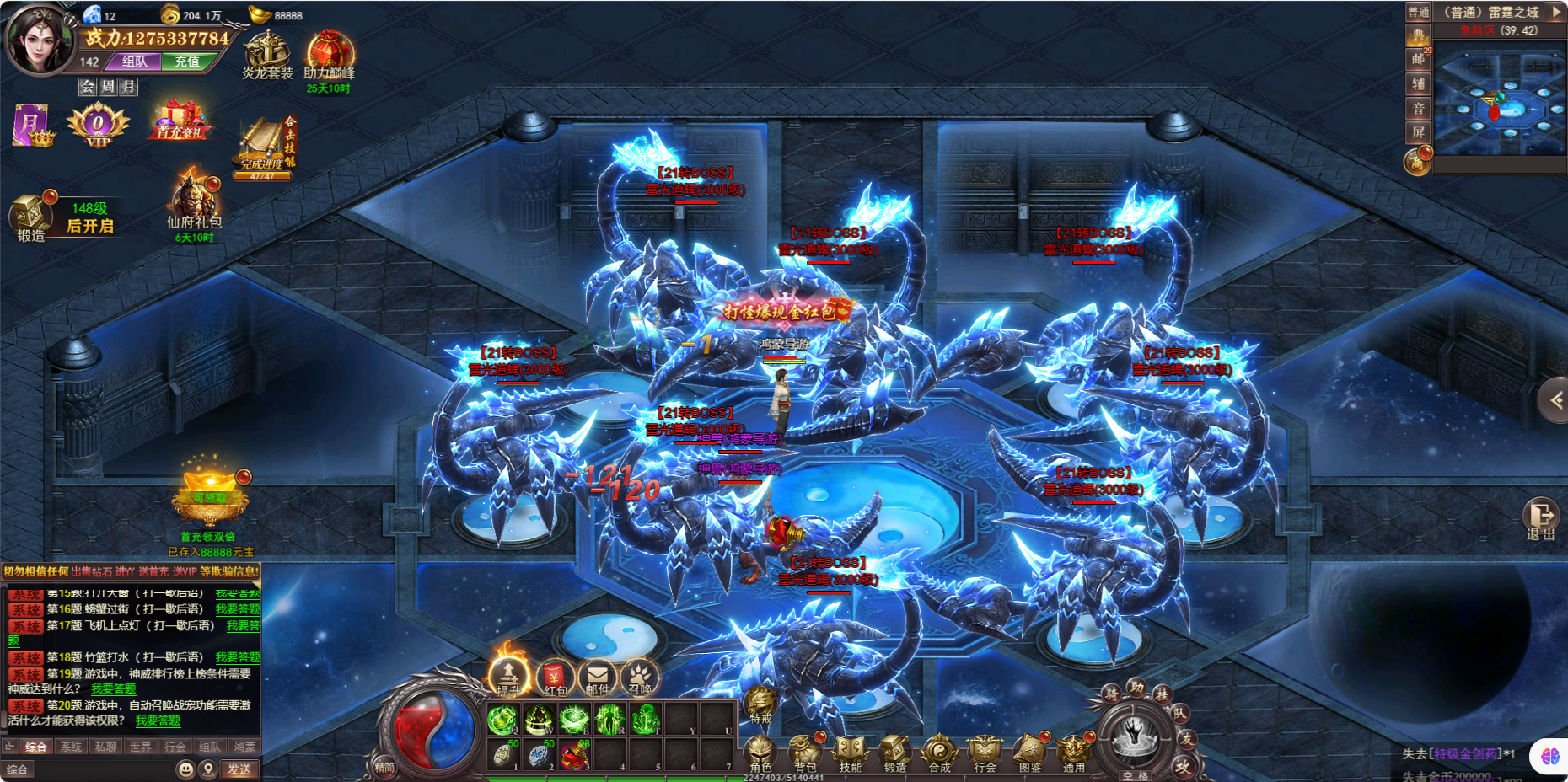The width and height of the screenshot is (1568, 782).
Task: Open the 红包 red envelope icon
Action: click(555, 678)
